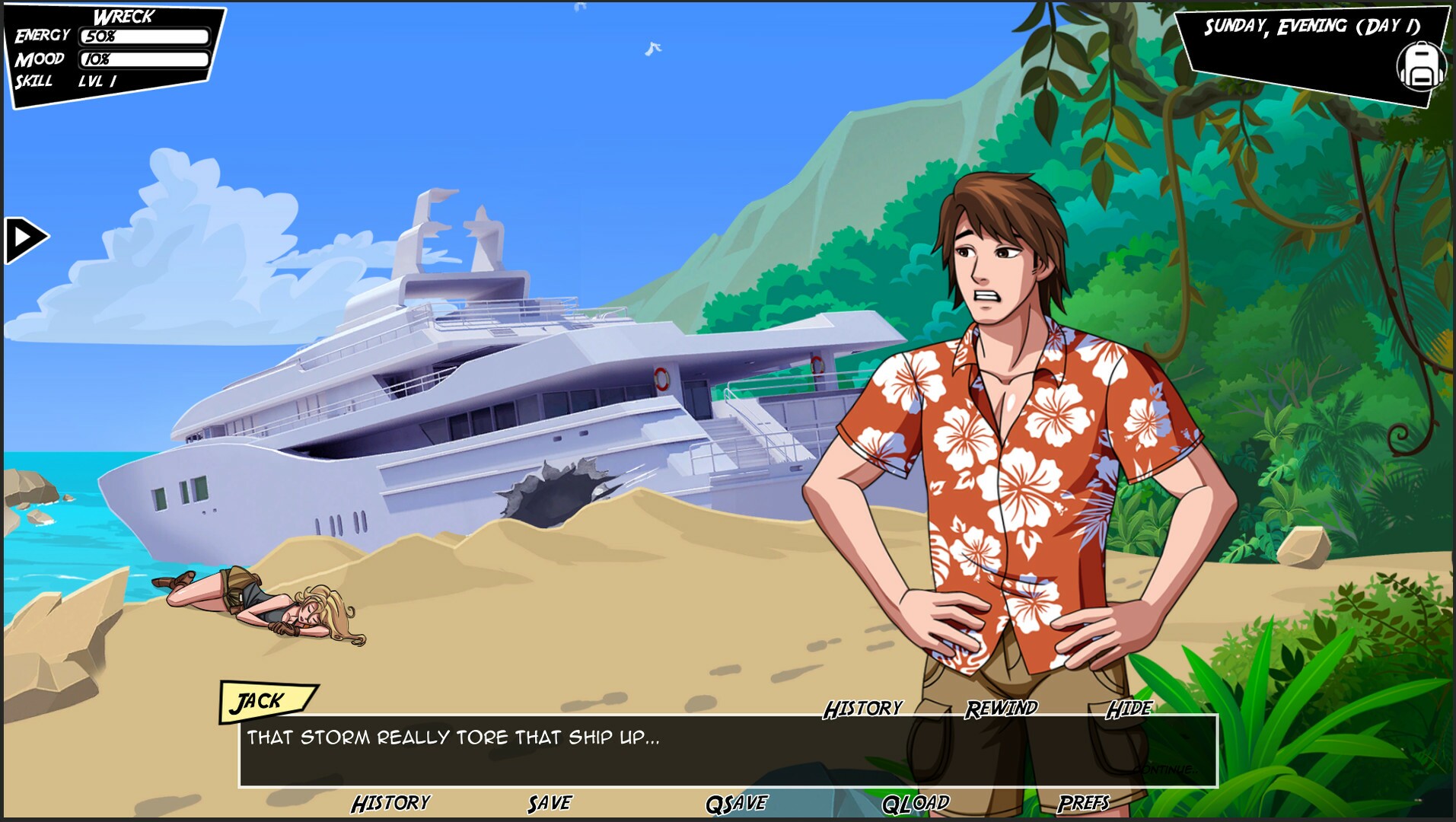
Task: Click the Jack name tag
Action: [263, 698]
